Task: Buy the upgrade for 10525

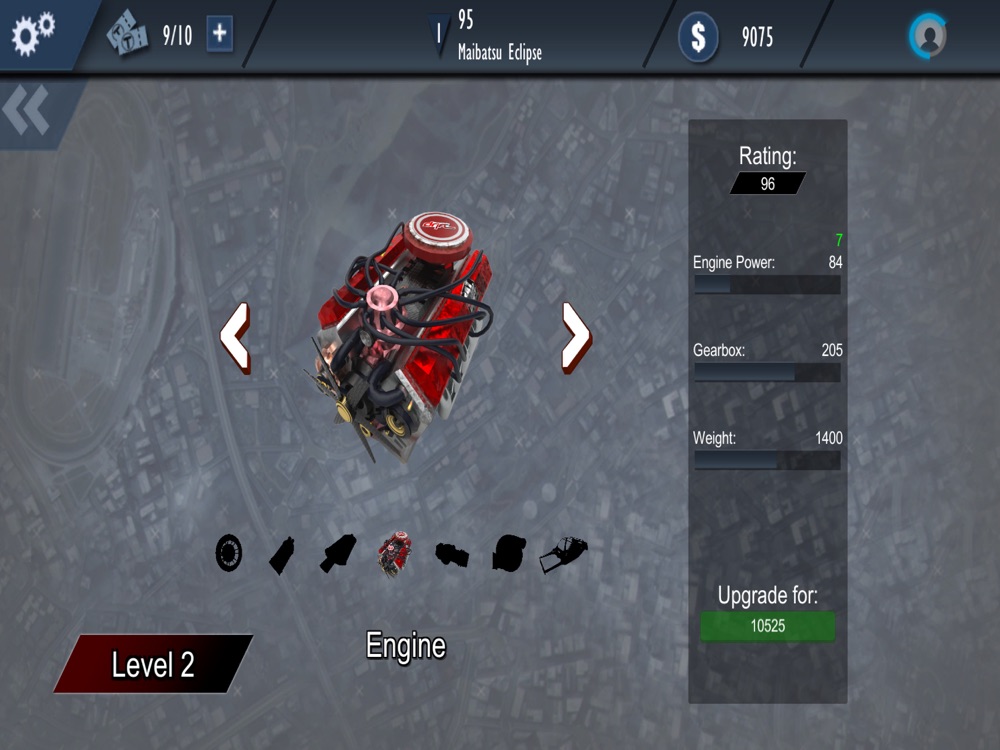Action: coord(767,627)
